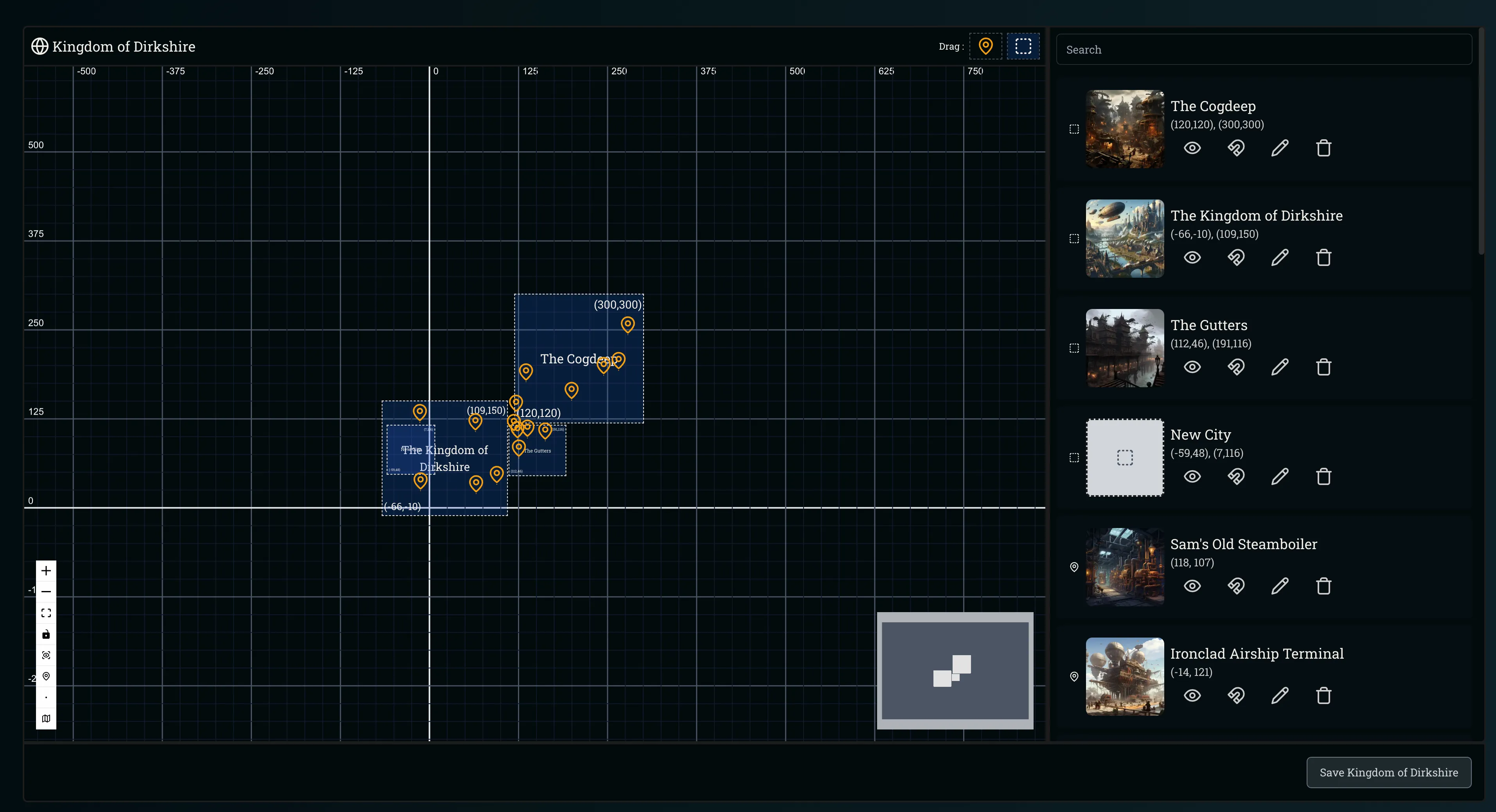Zoom in using the plus icon
Image resolution: width=1496 pixels, height=812 pixels.
coord(46,570)
